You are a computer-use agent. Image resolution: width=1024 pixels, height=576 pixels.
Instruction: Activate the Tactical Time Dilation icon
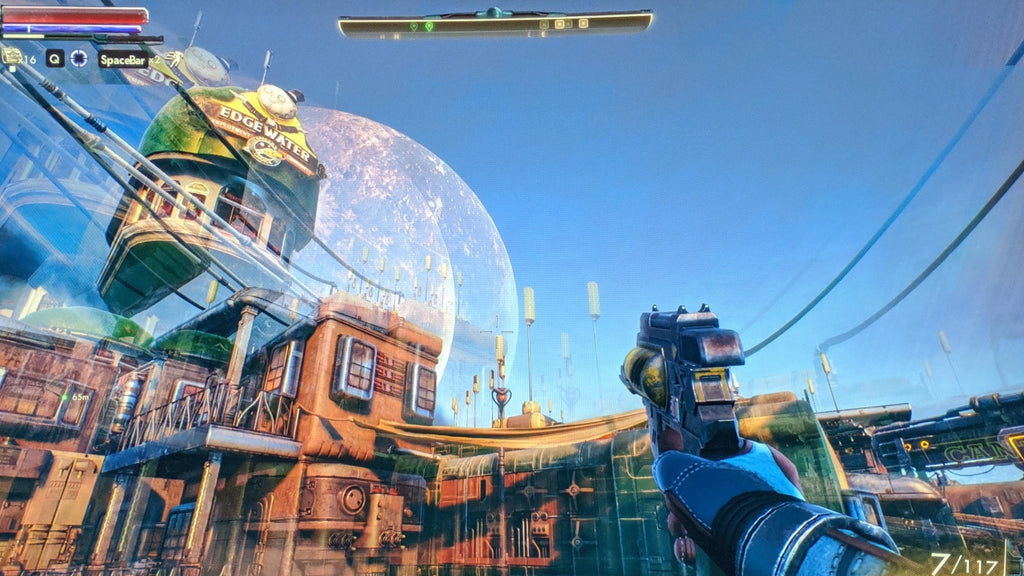click(78, 58)
